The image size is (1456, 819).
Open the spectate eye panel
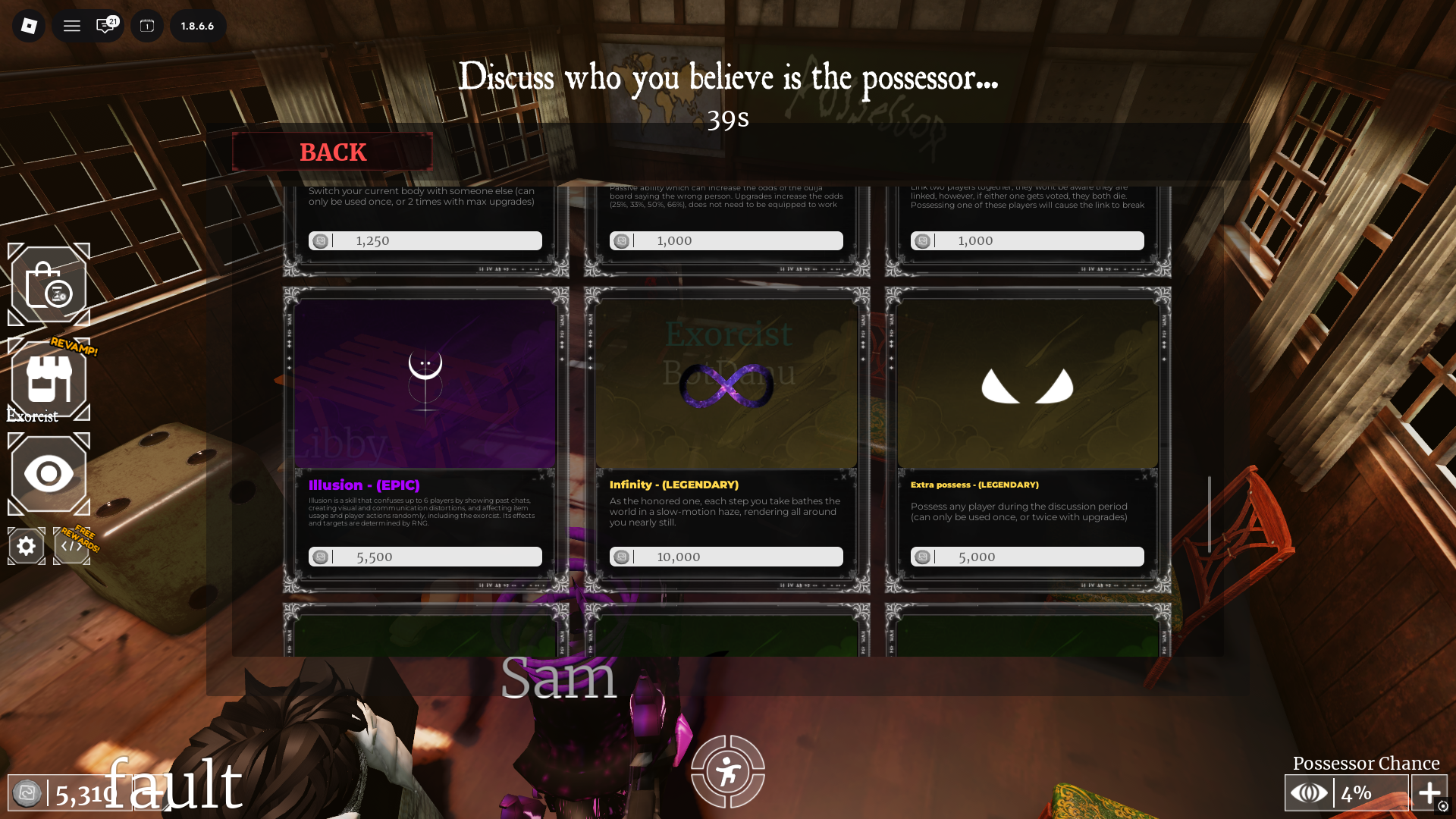49,474
